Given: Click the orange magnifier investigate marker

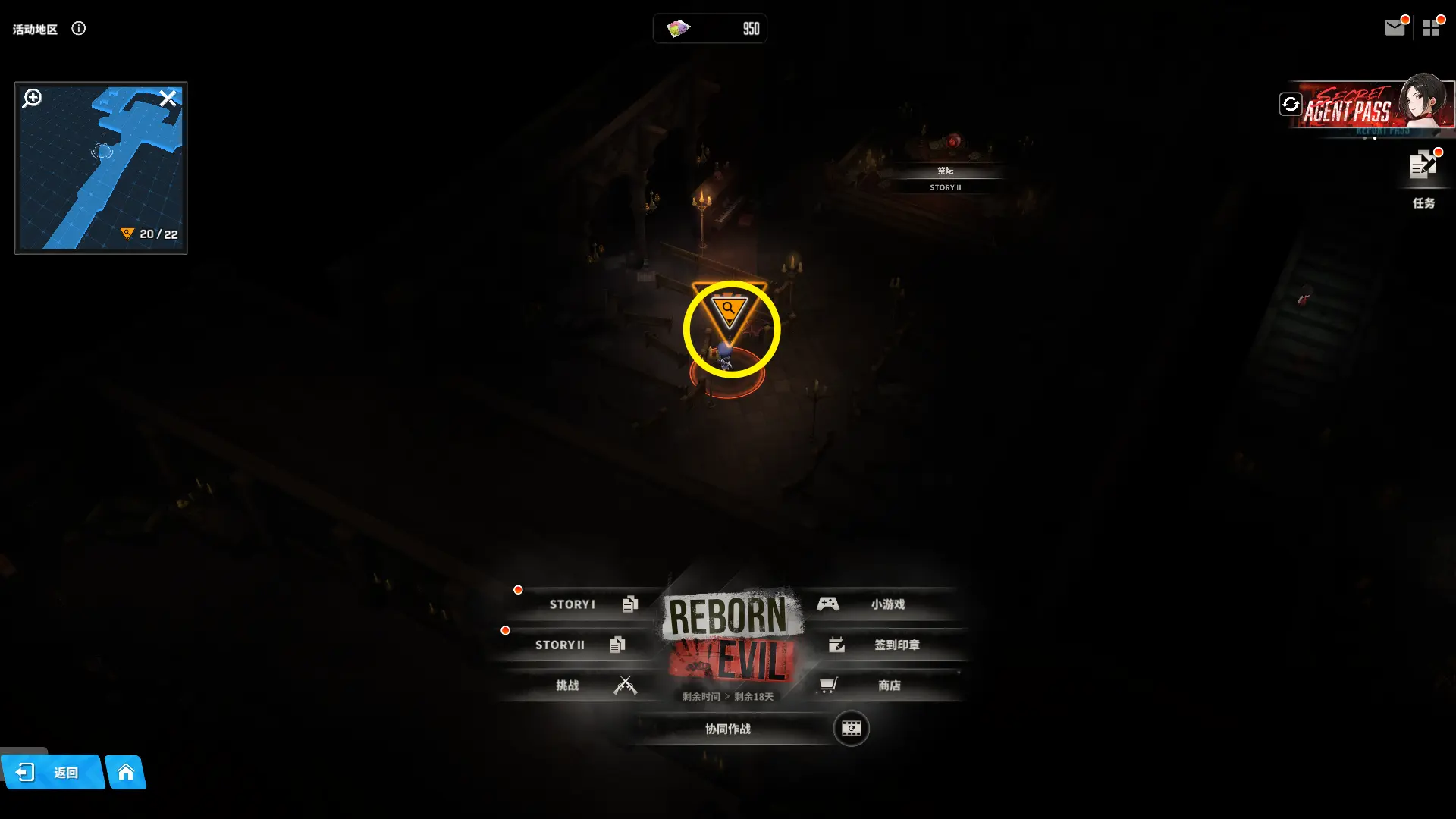Looking at the screenshot, I should 729,309.
